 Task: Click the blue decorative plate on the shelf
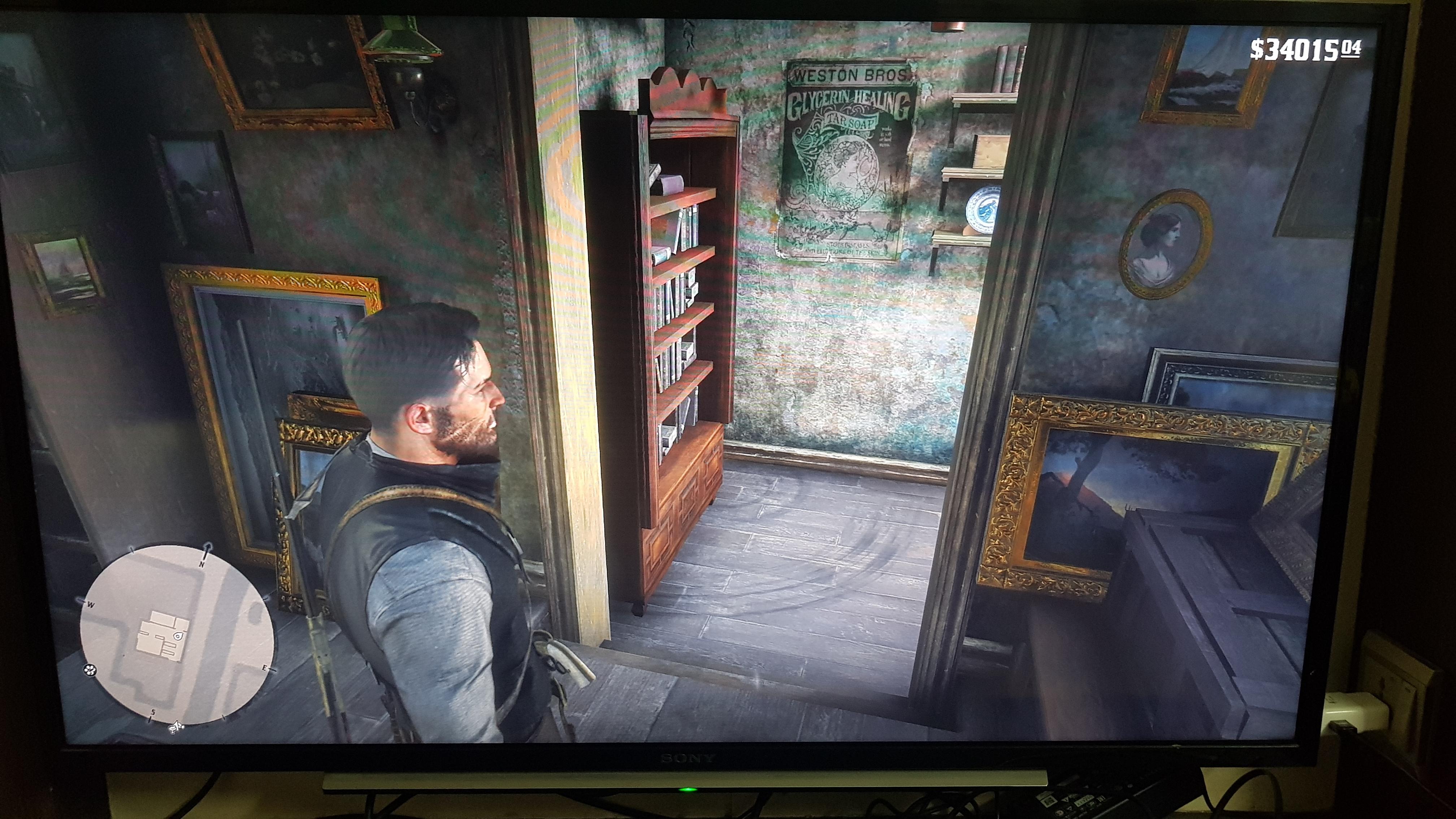984,210
